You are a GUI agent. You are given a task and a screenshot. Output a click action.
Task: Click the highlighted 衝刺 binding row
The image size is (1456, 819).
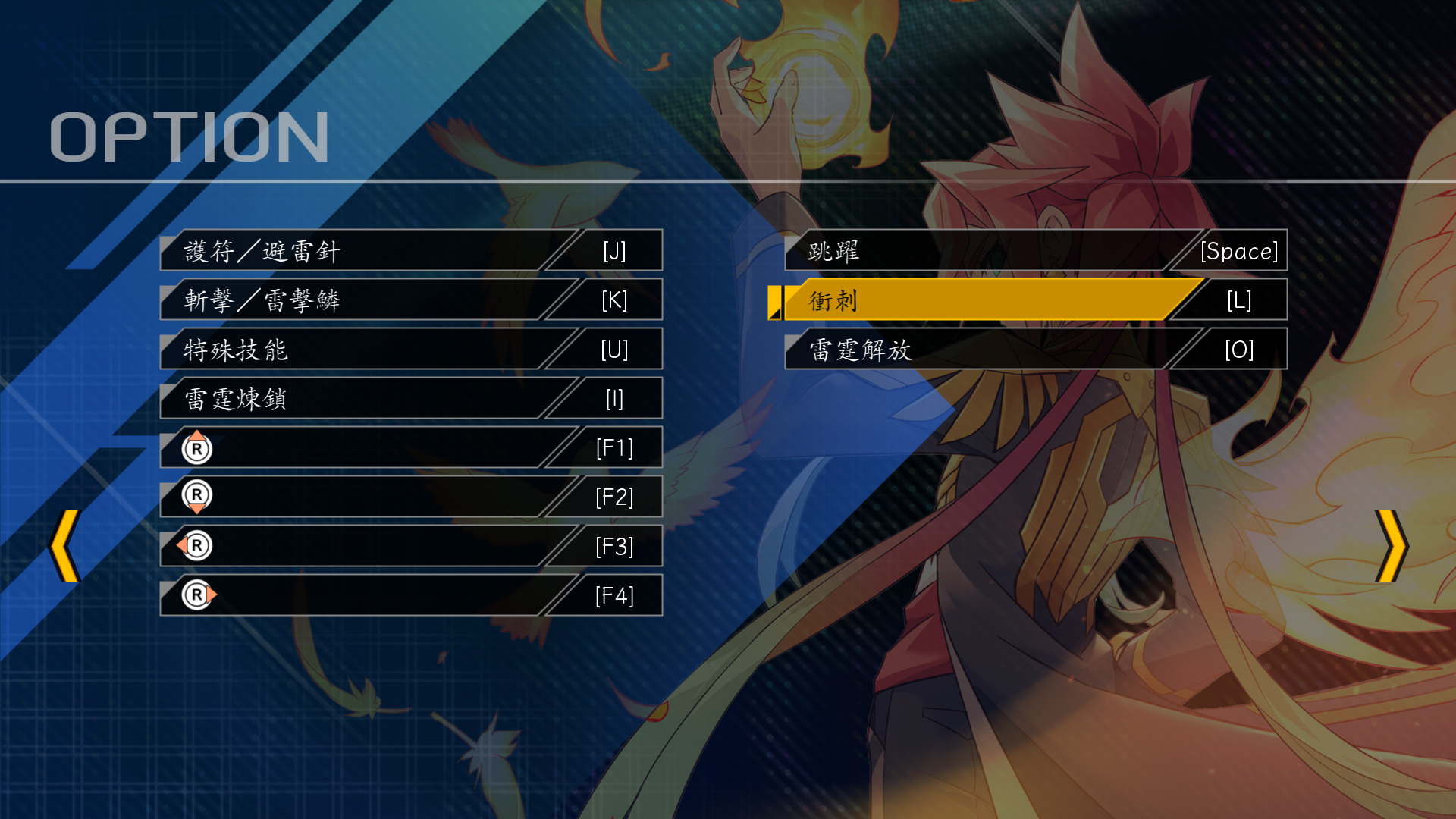[x=1035, y=300]
